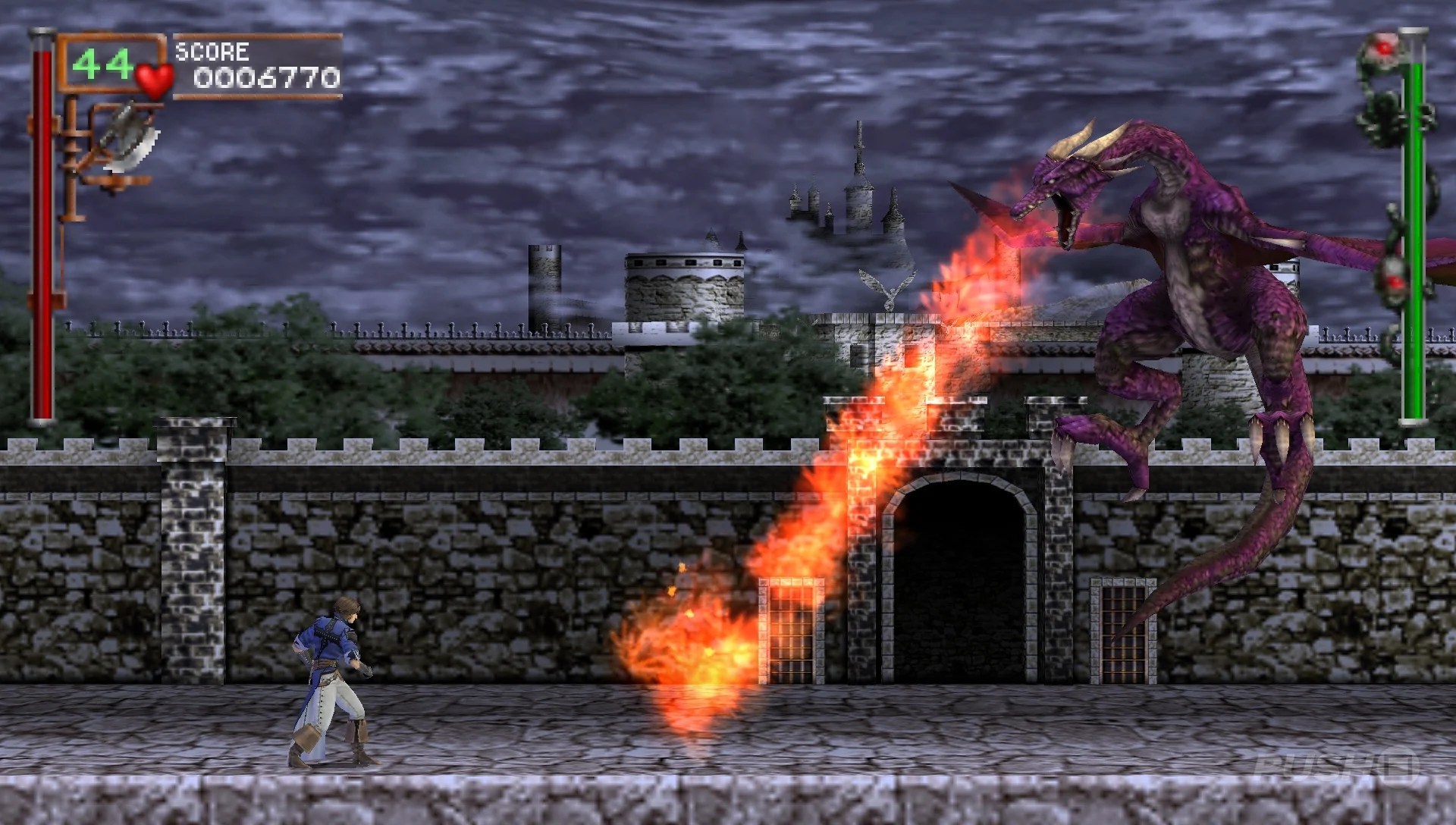This screenshot has width=1456, height=825.
Task: Click the arched castle gate entrance
Action: [x=959, y=576]
